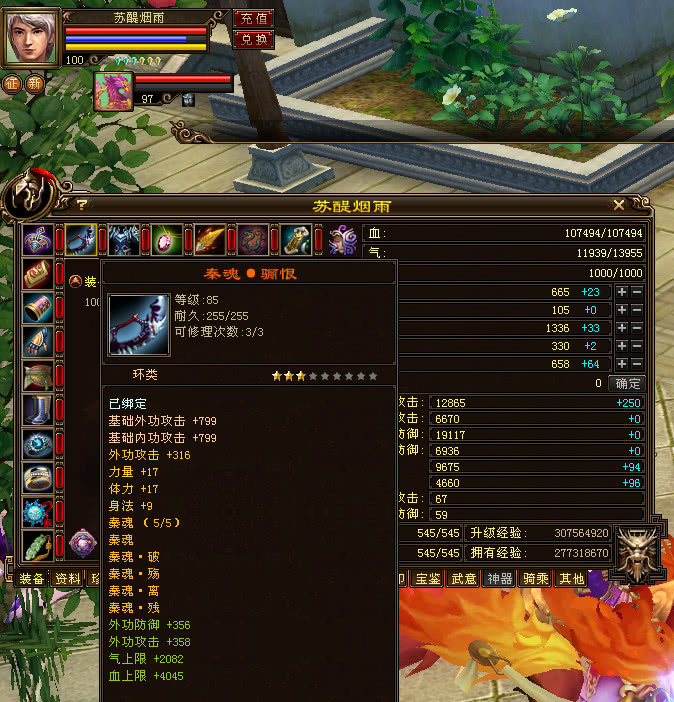Confirm stat points with 确定 button

[x=628, y=383]
